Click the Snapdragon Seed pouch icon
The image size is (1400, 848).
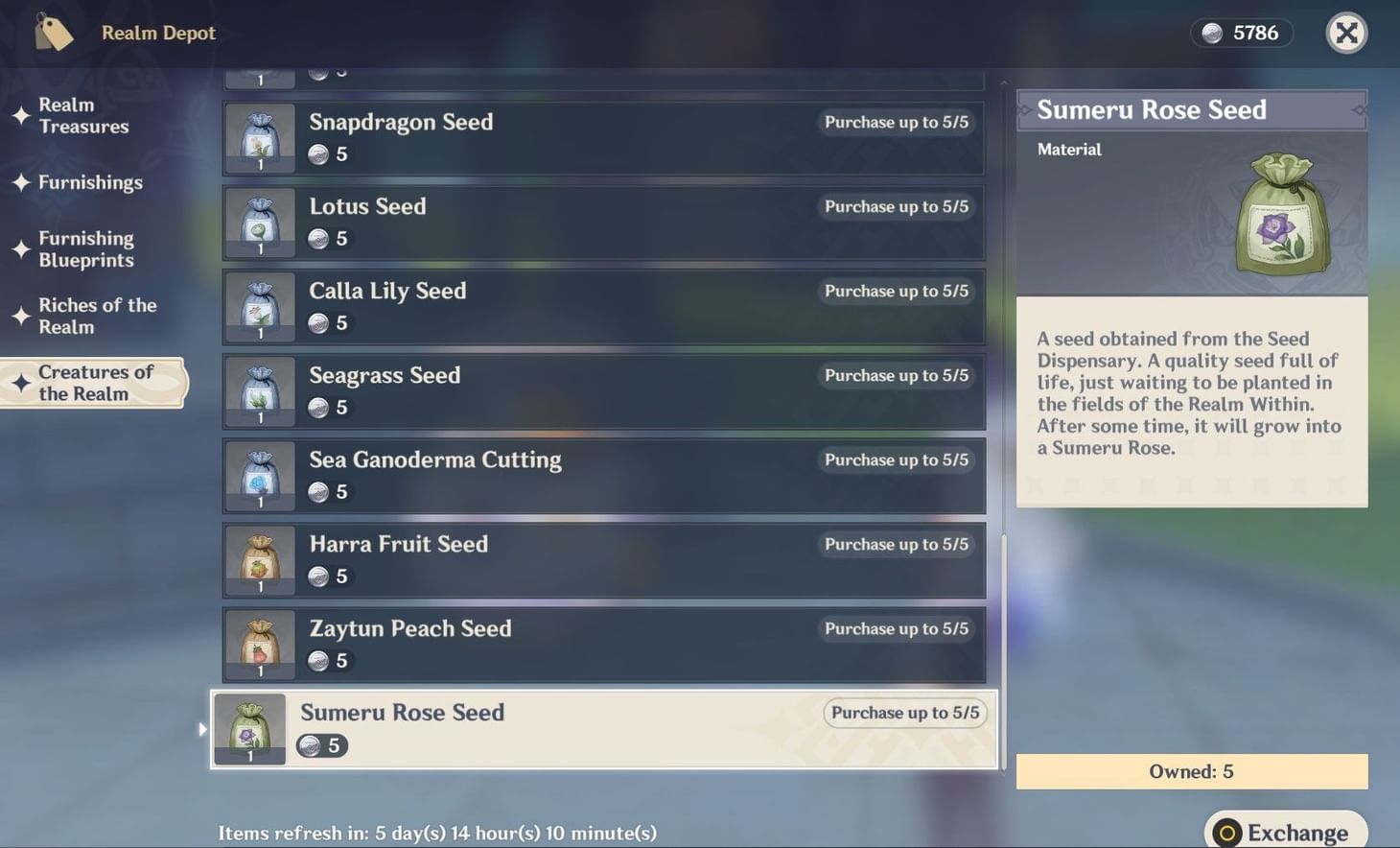[259, 136]
